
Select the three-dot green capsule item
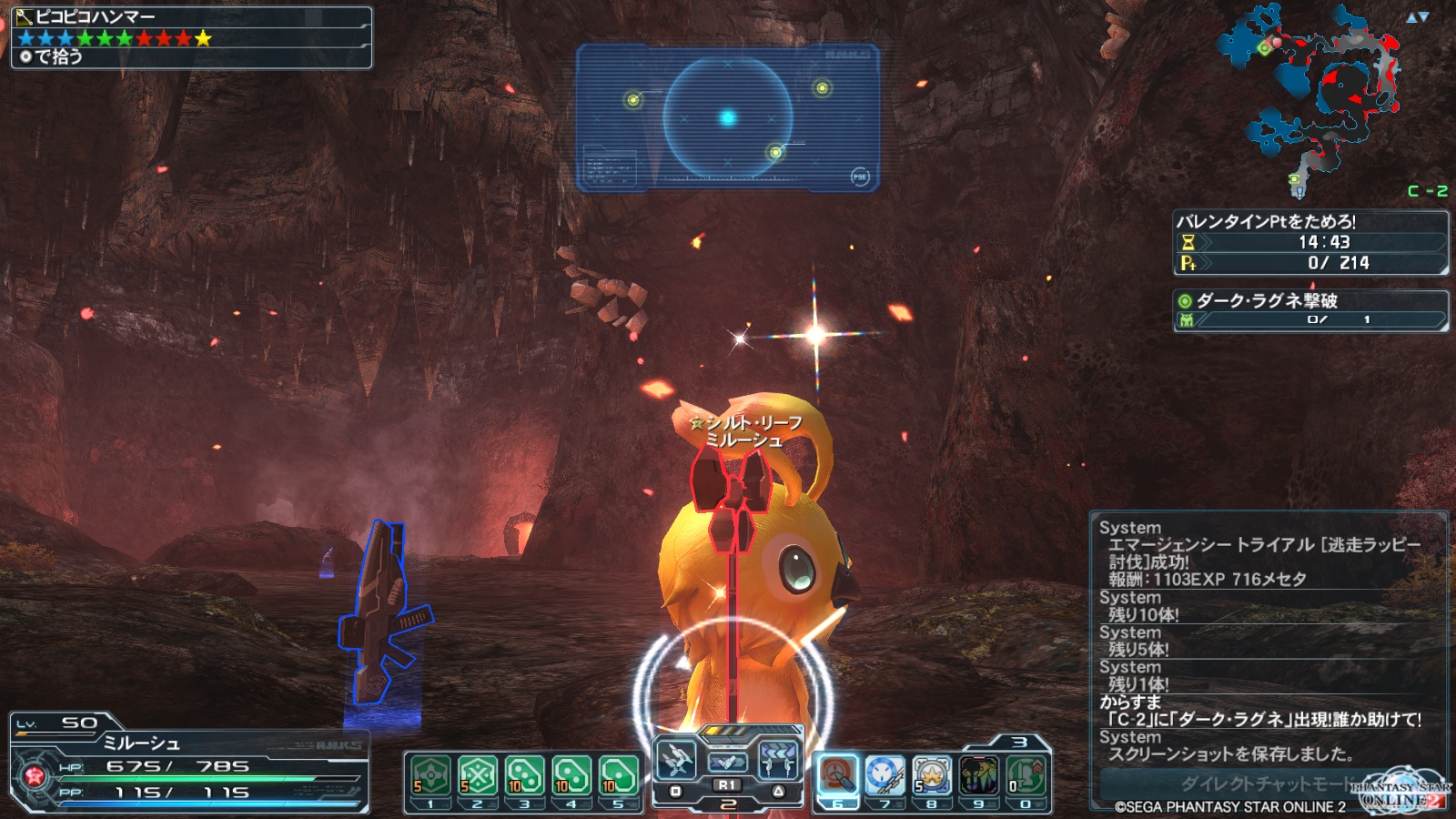point(525,776)
